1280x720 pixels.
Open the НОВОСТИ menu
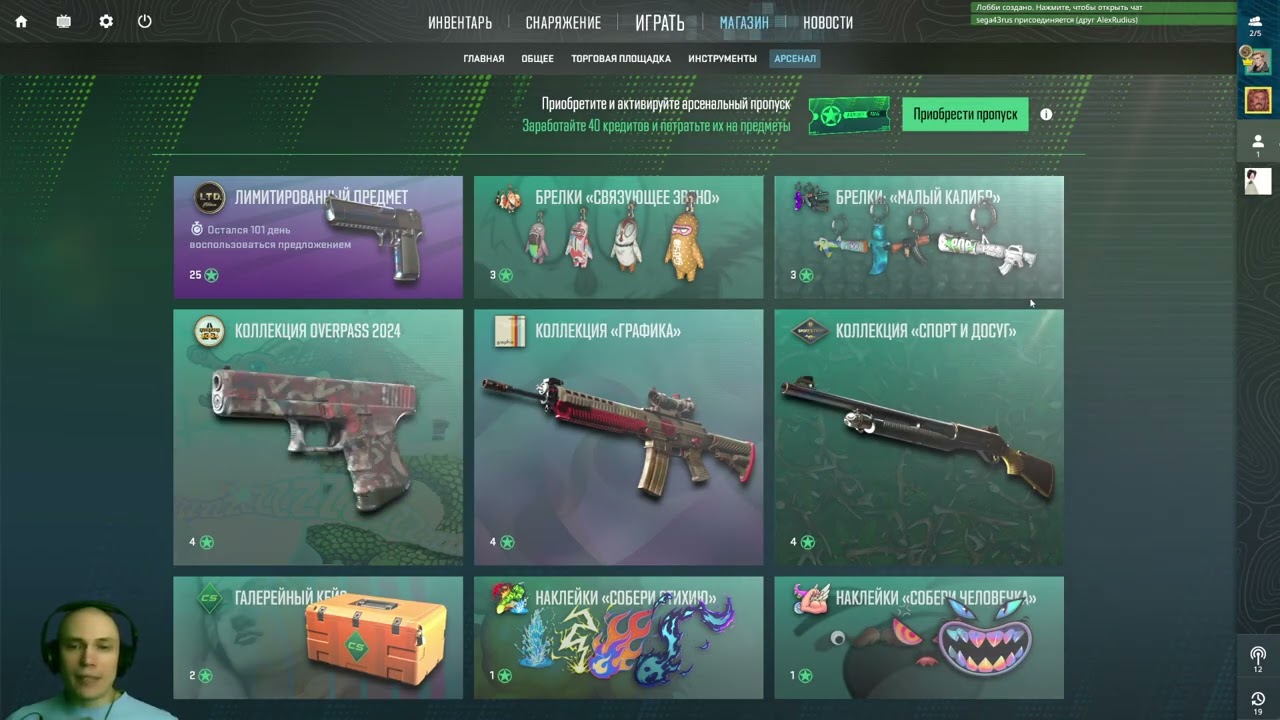pyautogui.click(x=828, y=23)
